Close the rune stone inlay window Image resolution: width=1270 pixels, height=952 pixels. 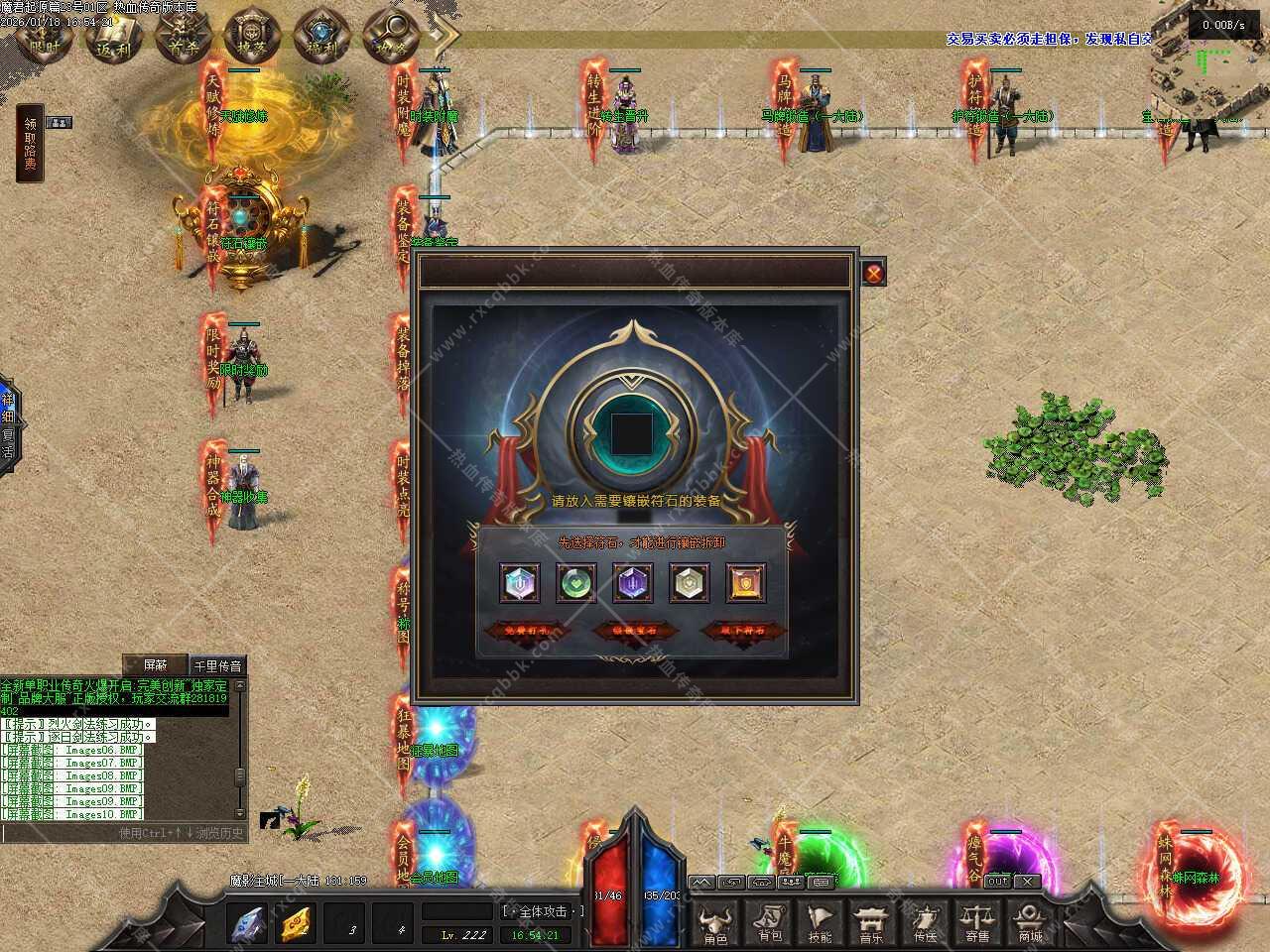pyautogui.click(x=873, y=273)
